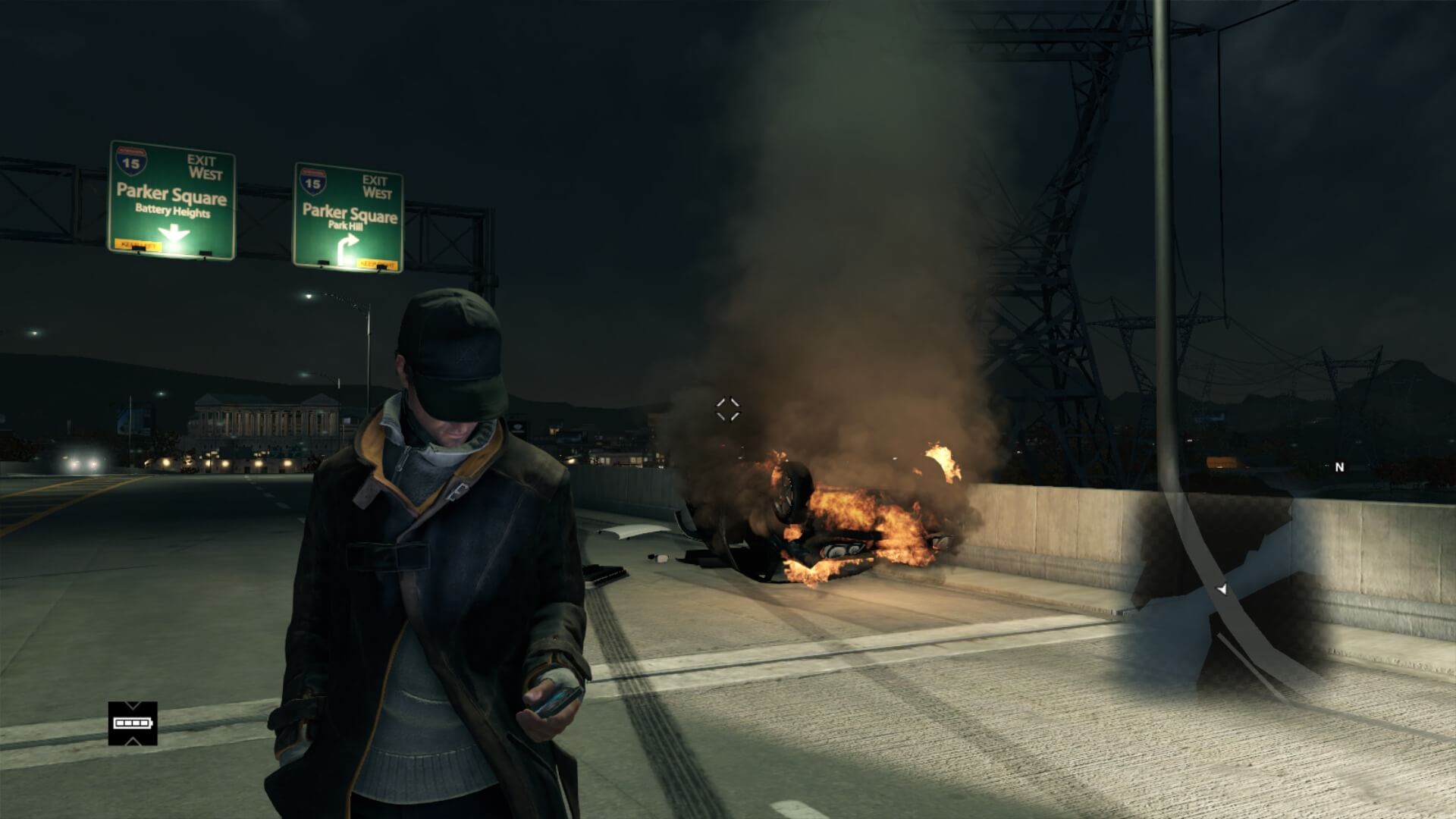The image size is (1456, 819).
Task: Select the player arrow on the minimap
Action: pos(1221,589)
